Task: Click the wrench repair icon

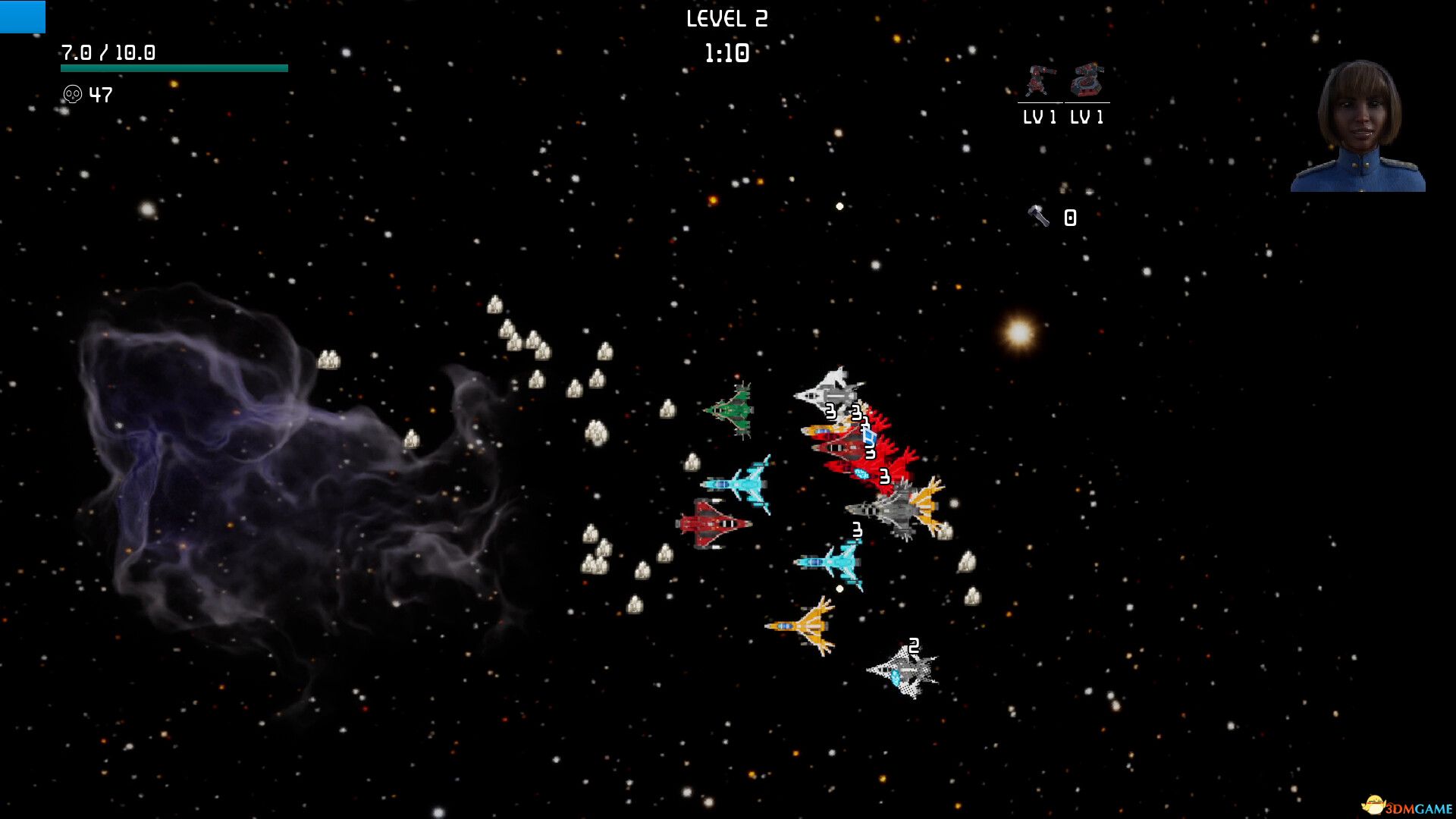Action: click(x=1039, y=217)
